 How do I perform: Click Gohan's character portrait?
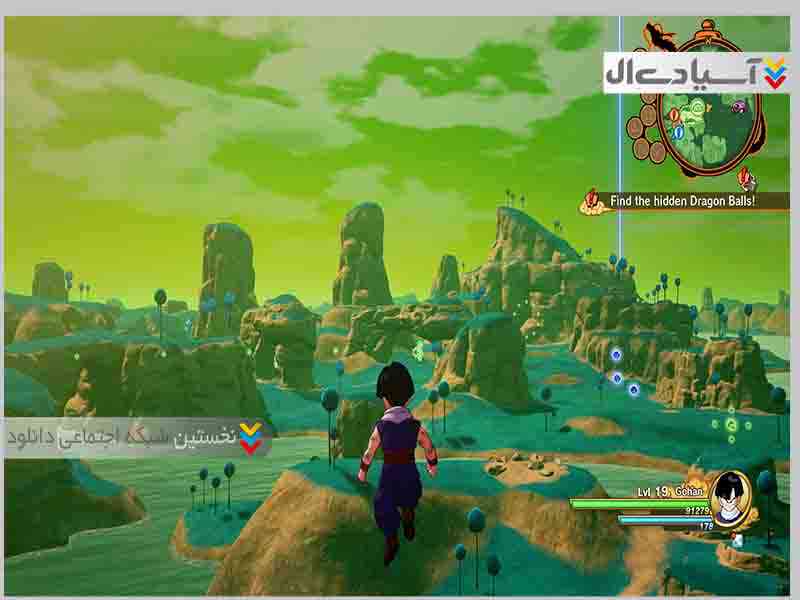[733, 495]
